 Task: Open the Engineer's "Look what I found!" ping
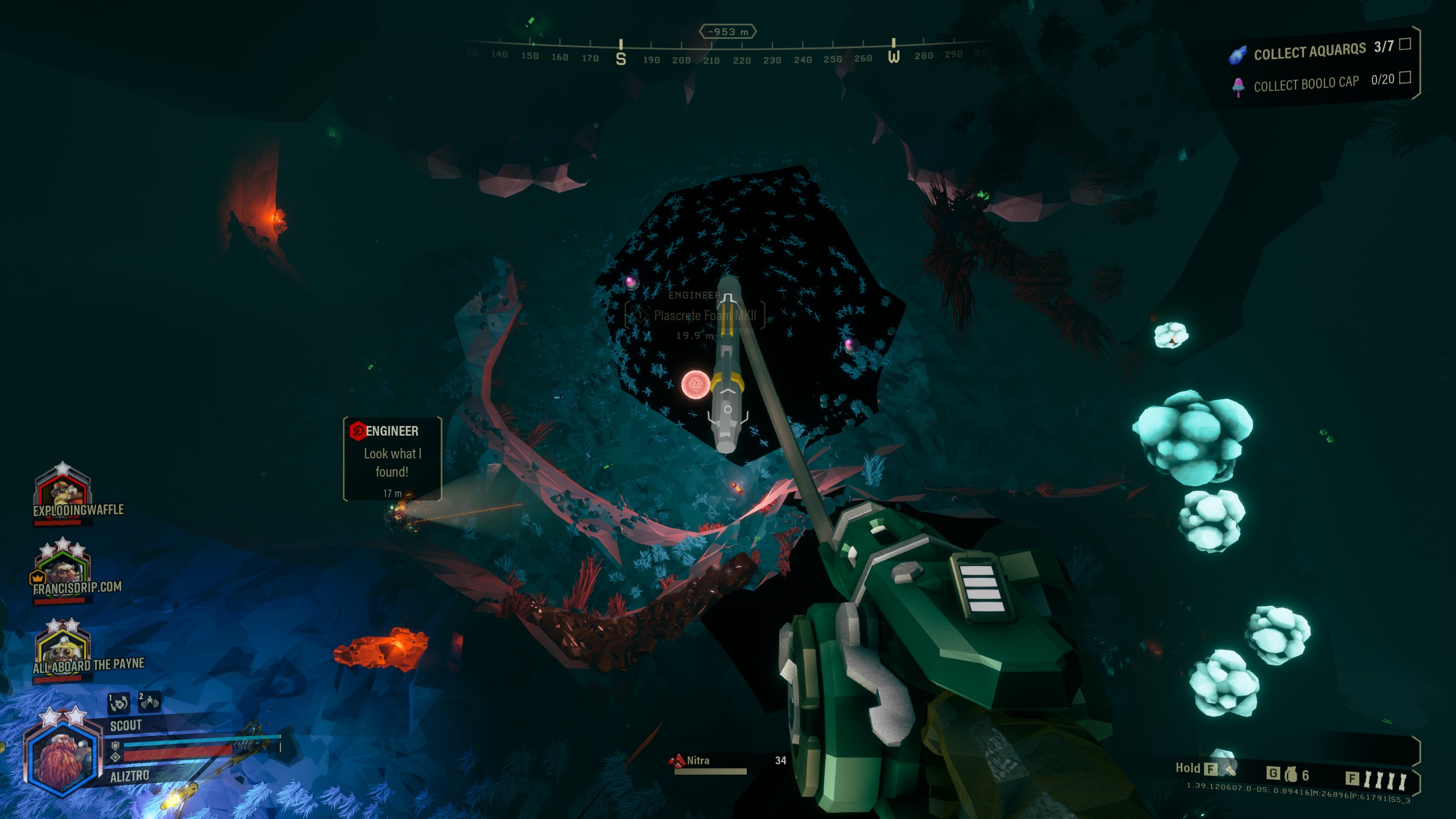[392, 458]
